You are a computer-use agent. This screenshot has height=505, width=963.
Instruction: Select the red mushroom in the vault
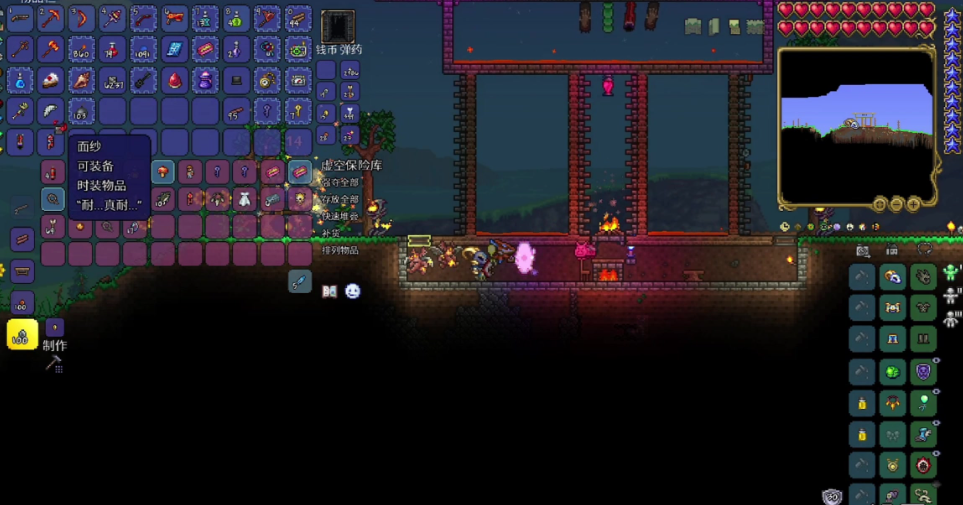(163, 172)
